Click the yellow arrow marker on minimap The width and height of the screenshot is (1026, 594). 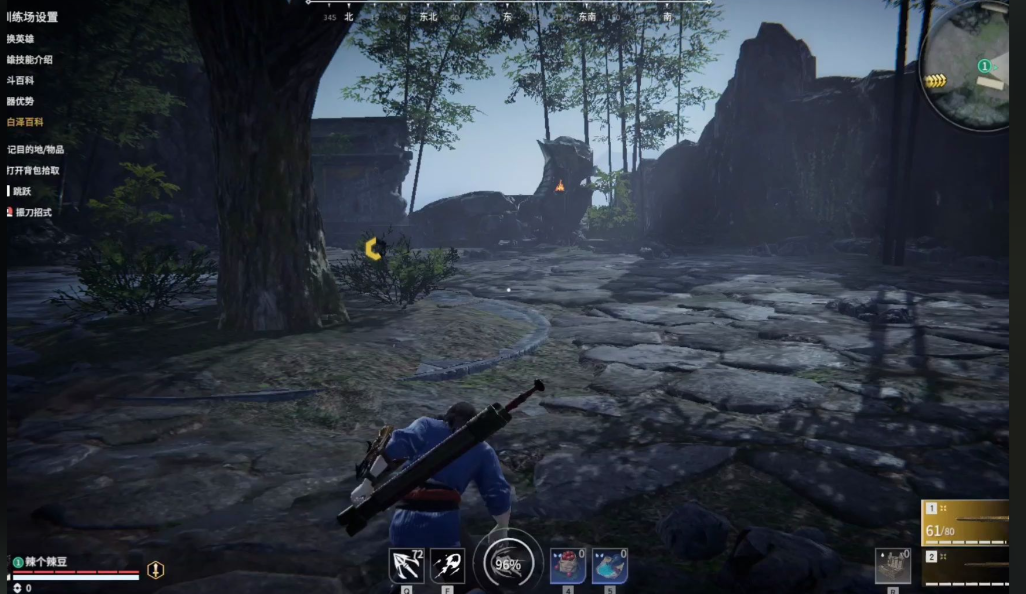pyautogui.click(x=935, y=81)
